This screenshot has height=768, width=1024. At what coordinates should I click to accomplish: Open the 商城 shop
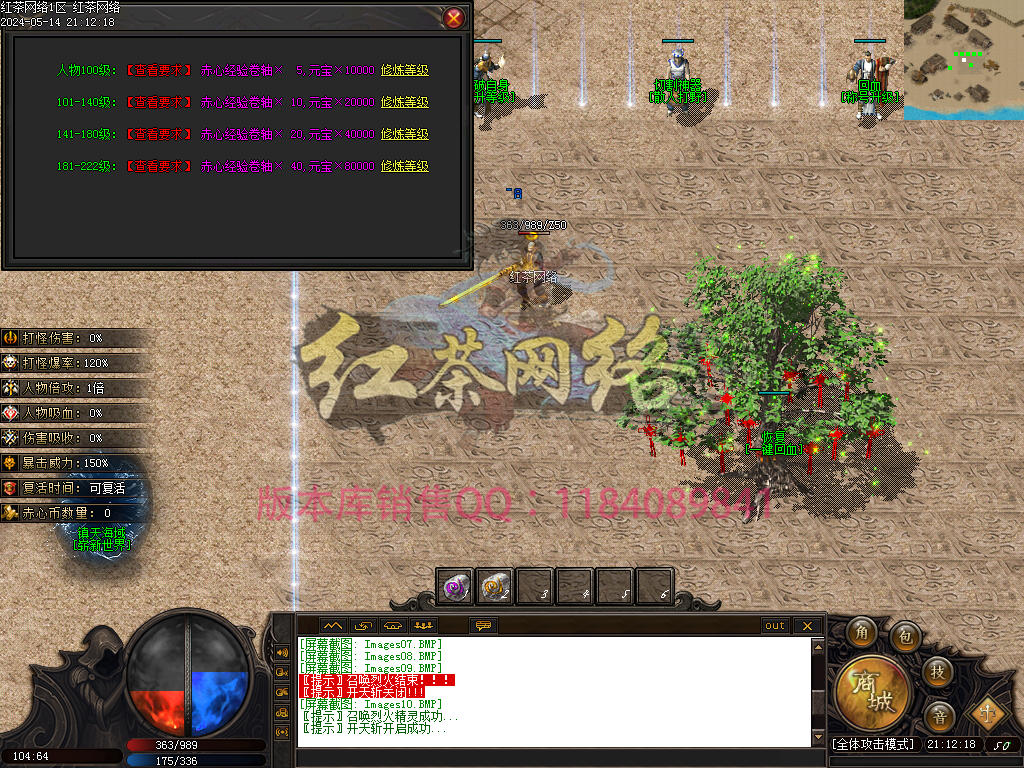tap(872, 692)
